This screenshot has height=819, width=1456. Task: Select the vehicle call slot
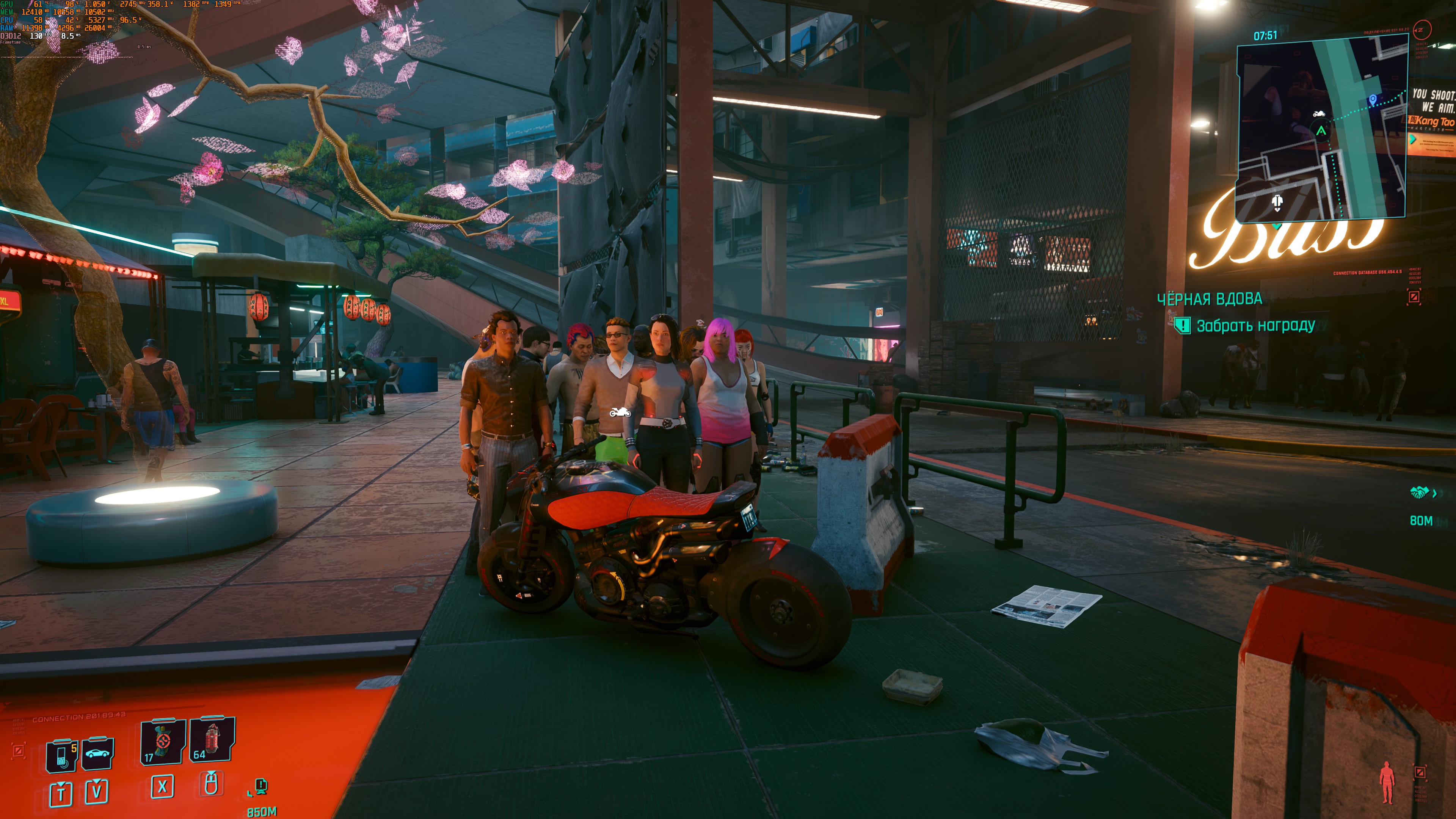coord(98,753)
